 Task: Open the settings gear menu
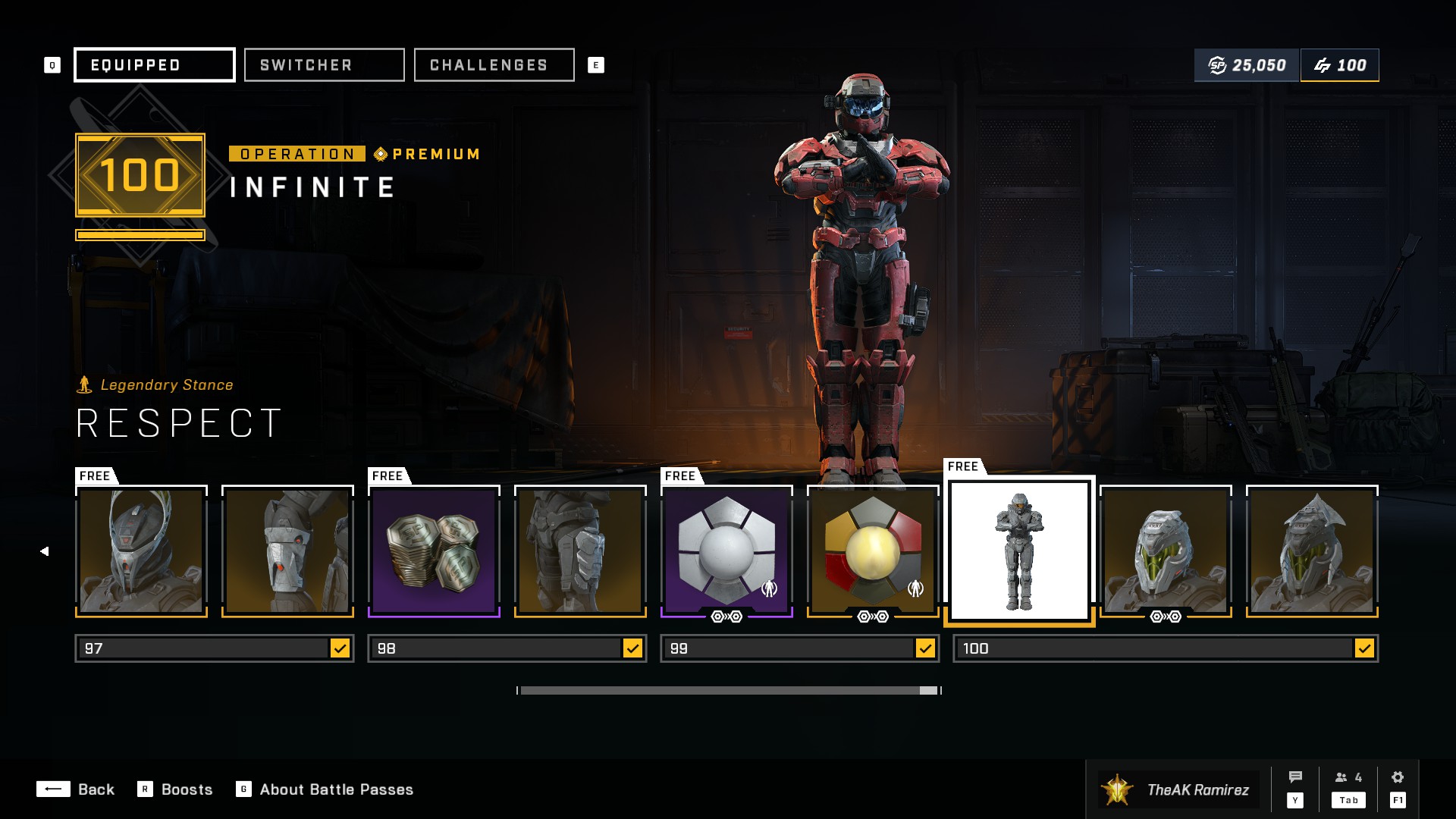pyautogui.click(x=1398, y=788)
